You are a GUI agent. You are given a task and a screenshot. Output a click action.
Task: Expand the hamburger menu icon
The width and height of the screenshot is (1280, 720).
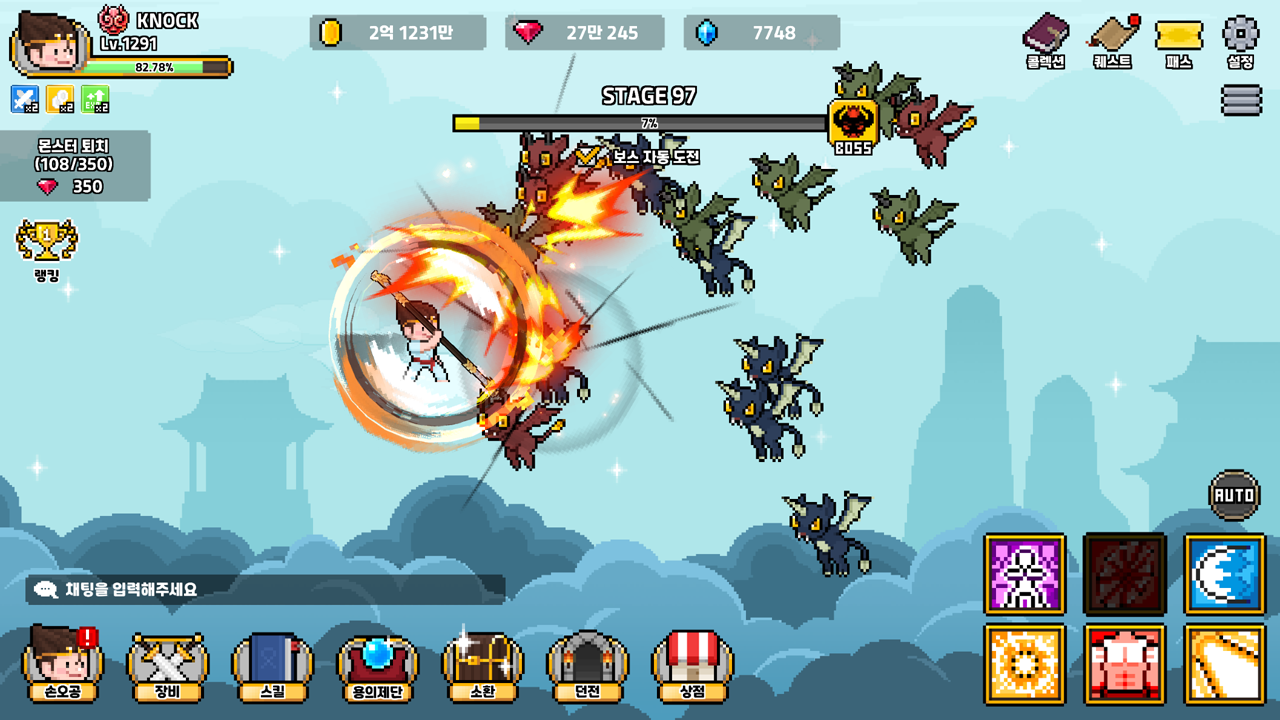[x=1240, y=100]
